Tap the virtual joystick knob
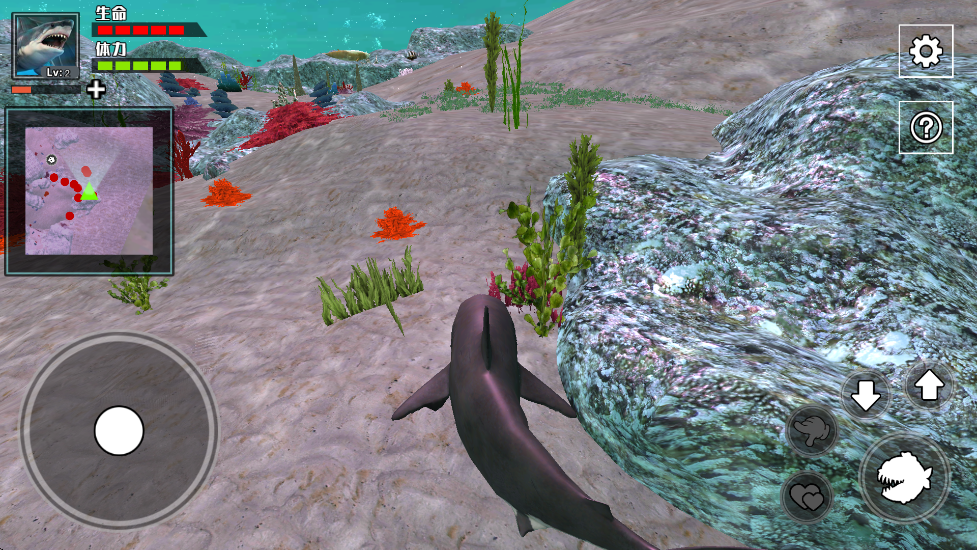The width and height of the screenshot is (977, 550). pyautogui.click(x=119, y=431)
